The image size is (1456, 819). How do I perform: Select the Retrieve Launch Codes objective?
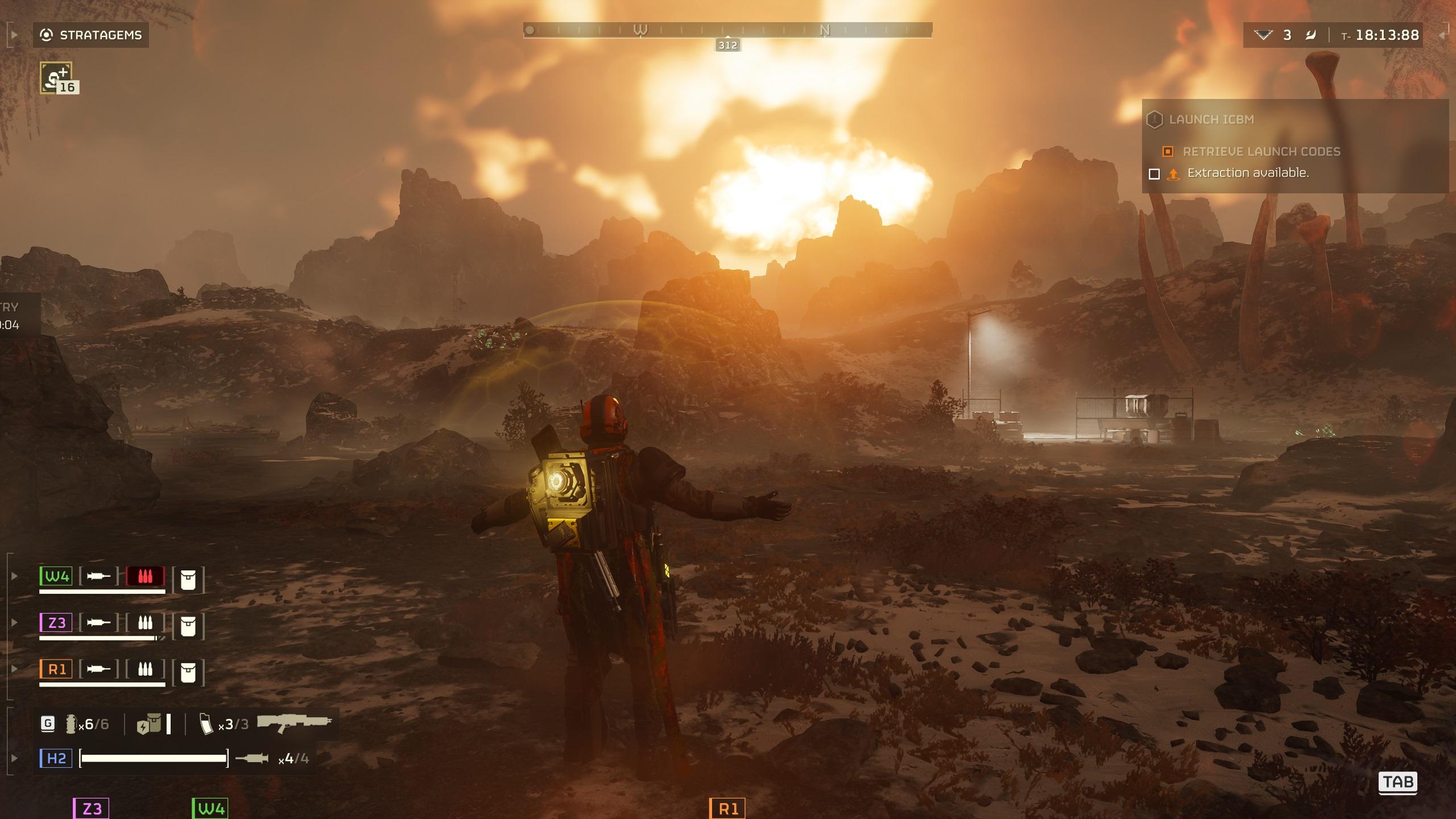click(1261, 151)
